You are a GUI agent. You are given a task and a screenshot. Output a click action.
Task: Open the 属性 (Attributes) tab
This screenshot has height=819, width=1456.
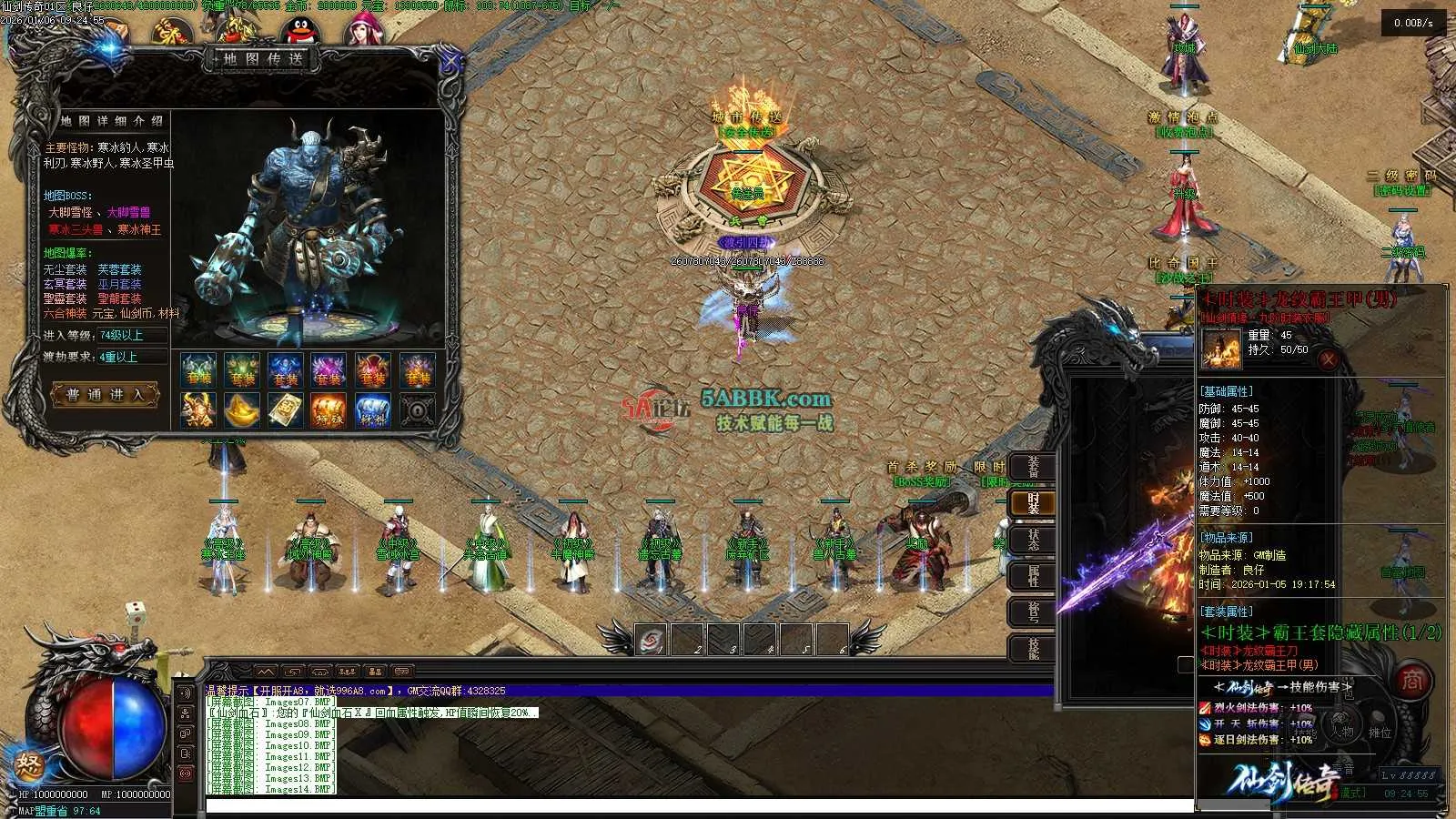pos(1033,576)
